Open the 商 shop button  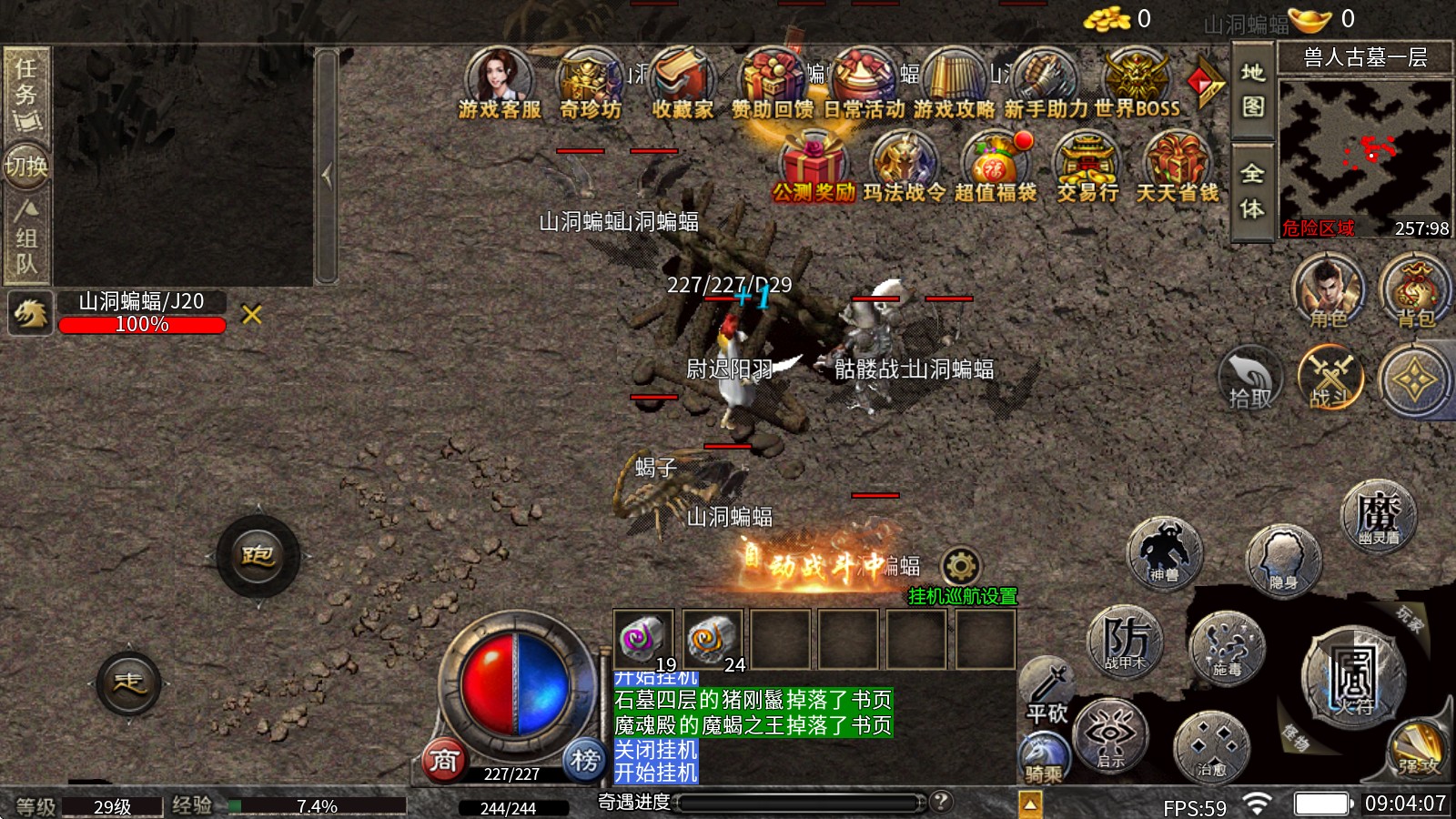click(x=444, y=760)
